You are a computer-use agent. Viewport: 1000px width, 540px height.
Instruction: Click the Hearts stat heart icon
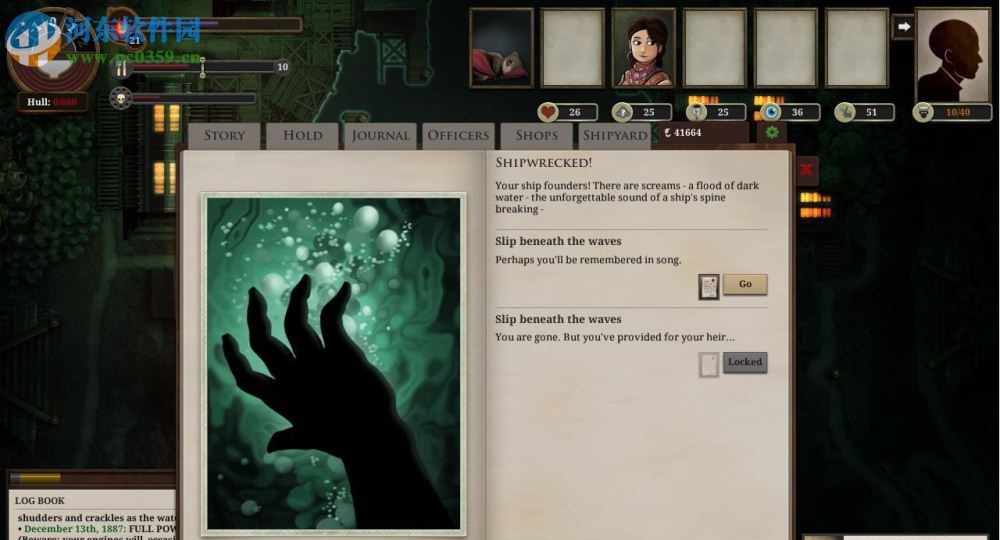coord(548,112)
